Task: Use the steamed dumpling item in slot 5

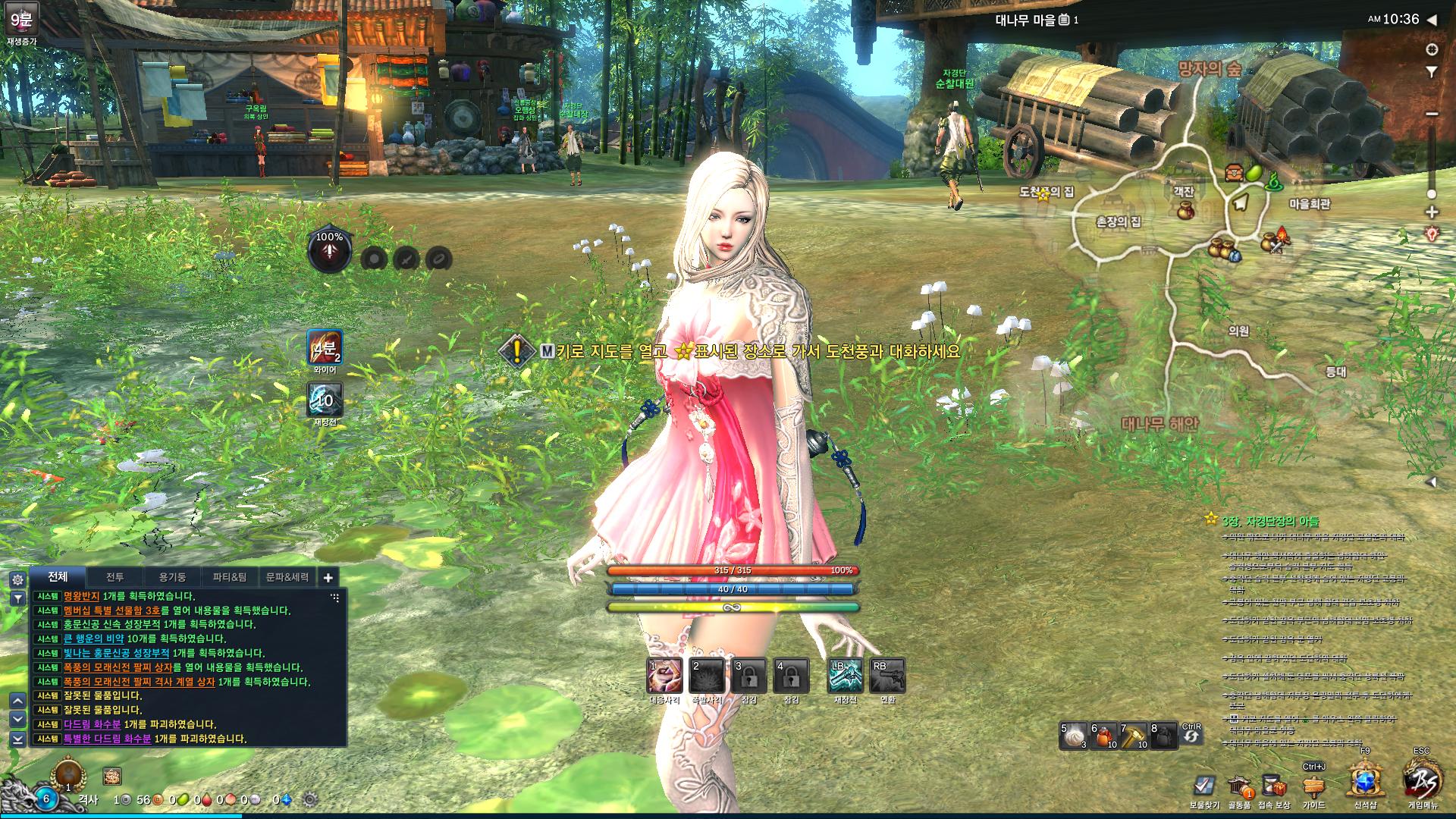Action: (x=1073, y=736)
